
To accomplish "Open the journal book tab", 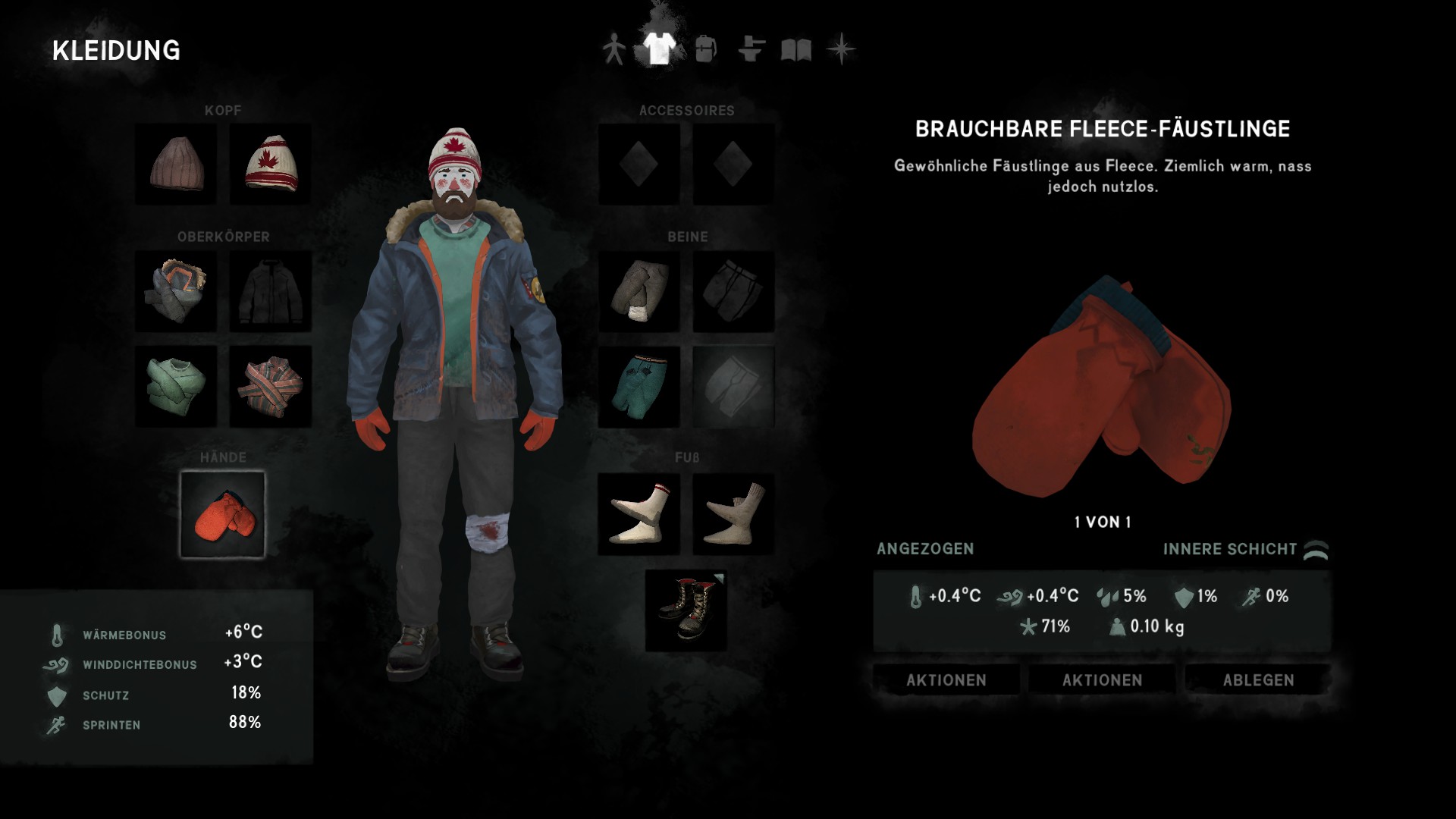I will (796, 50).
